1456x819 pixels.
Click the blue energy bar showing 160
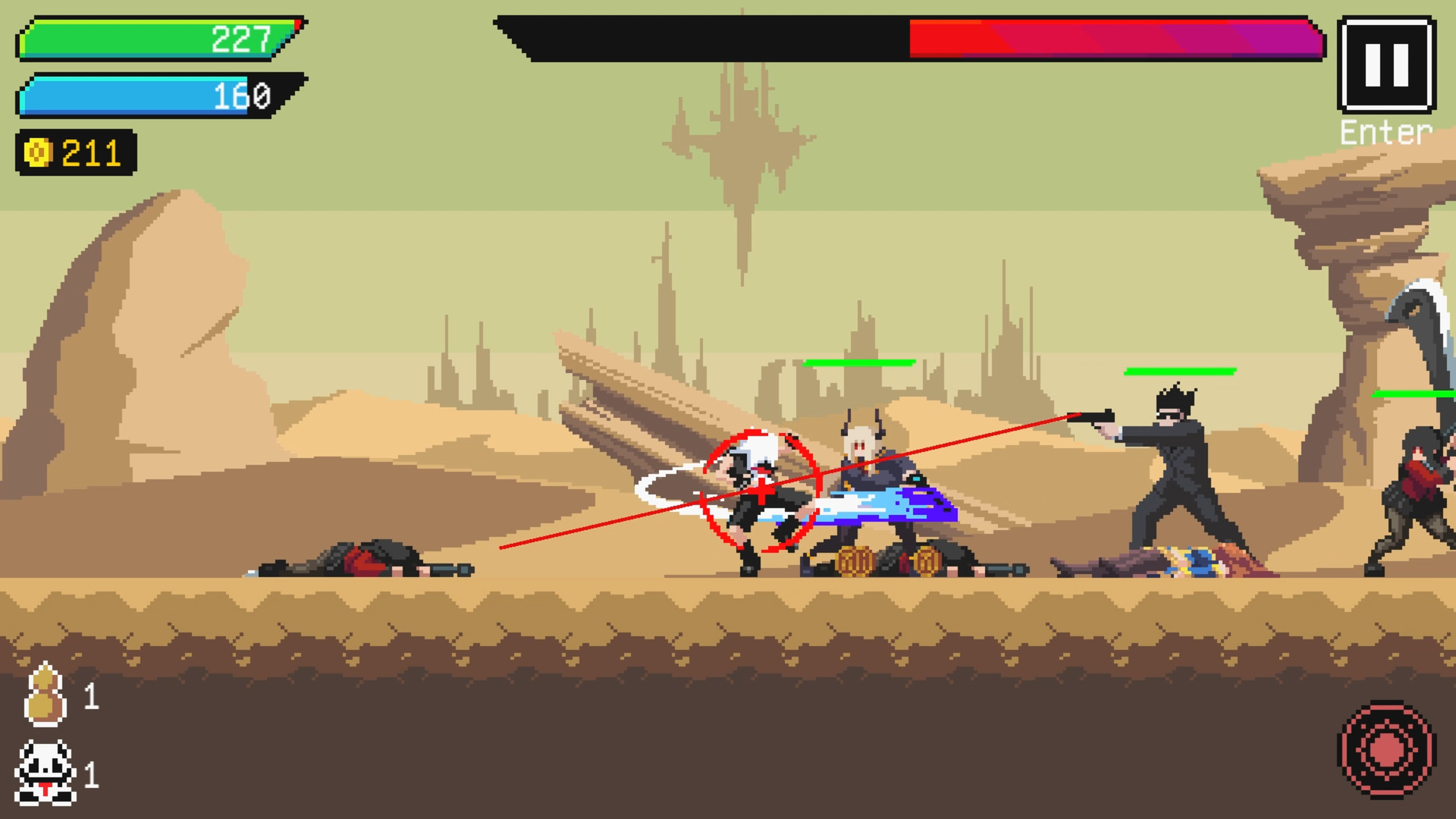click(x=152, y=96)
